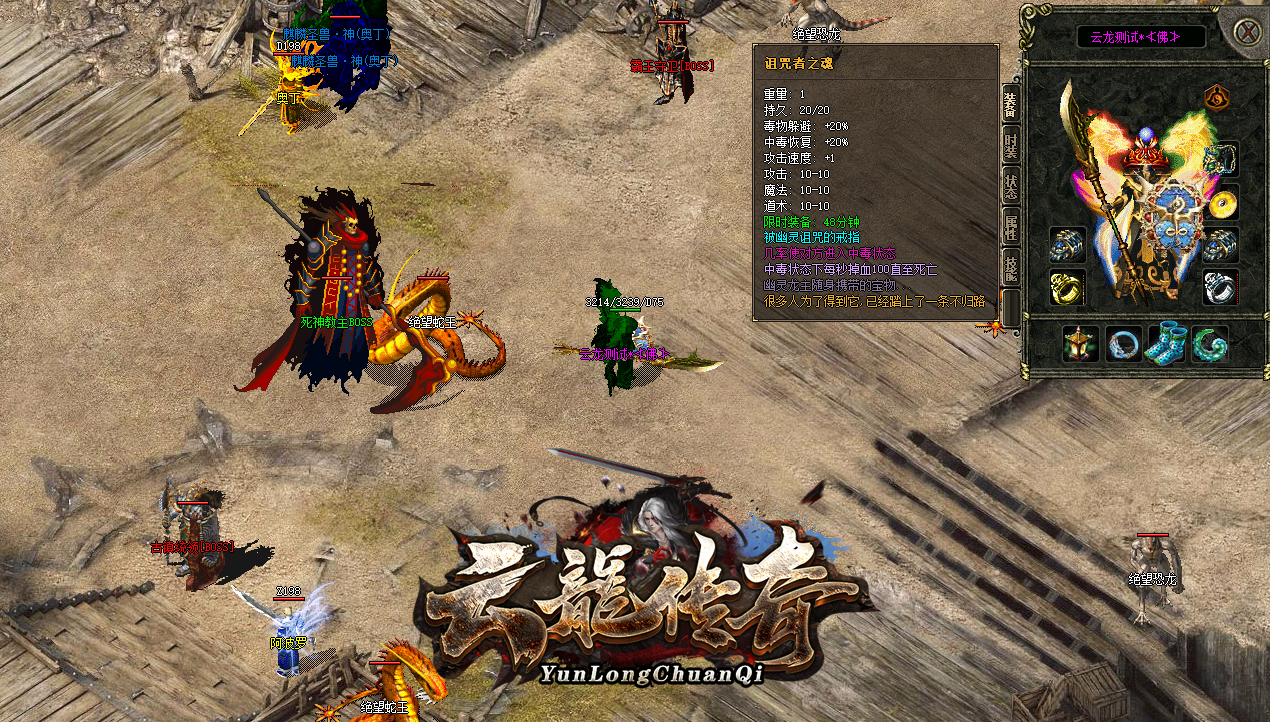Image resolution: width=1270 pixels, height=722 pixels.
Task: Switch to the 装备 equipment tab
Action: (1010, 102)
